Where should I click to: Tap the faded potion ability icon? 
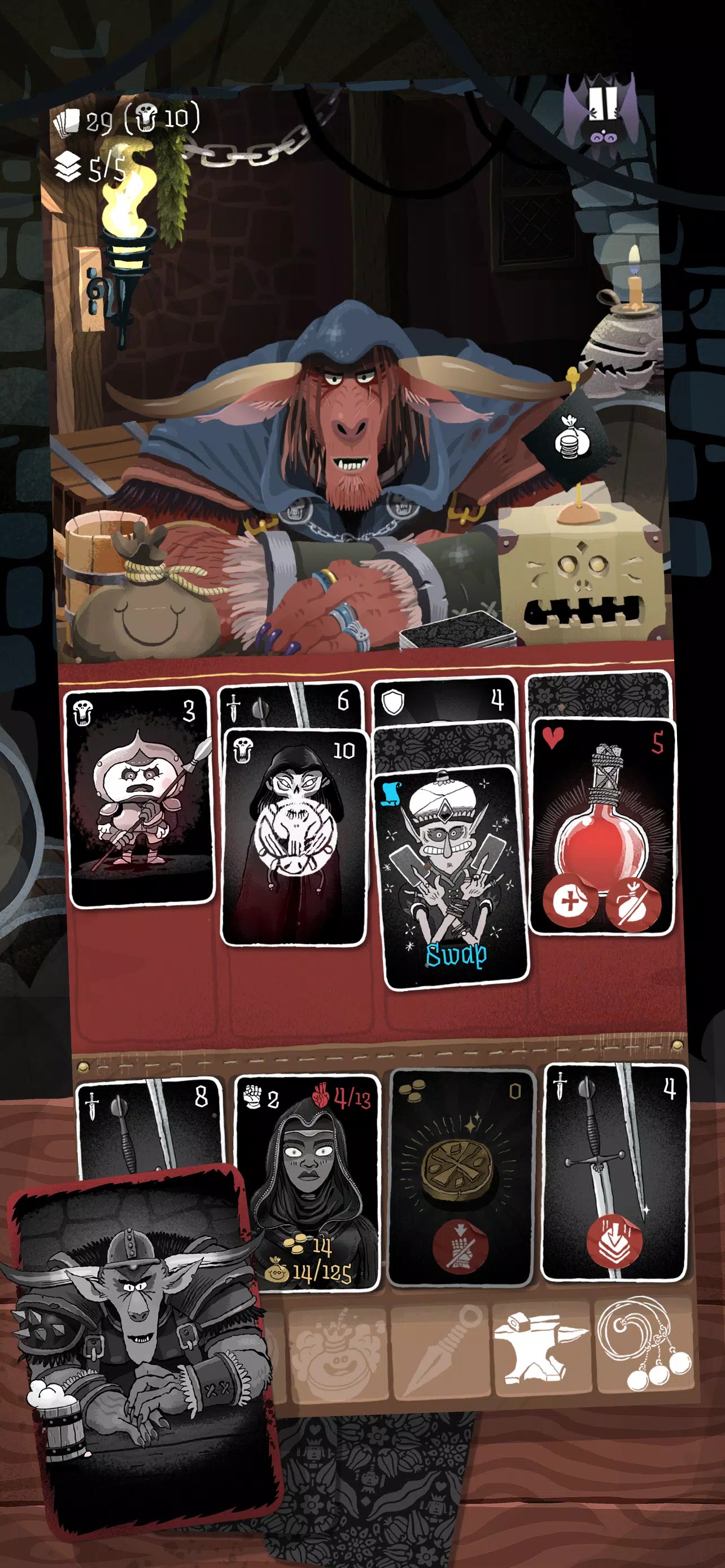[337, 1349]
